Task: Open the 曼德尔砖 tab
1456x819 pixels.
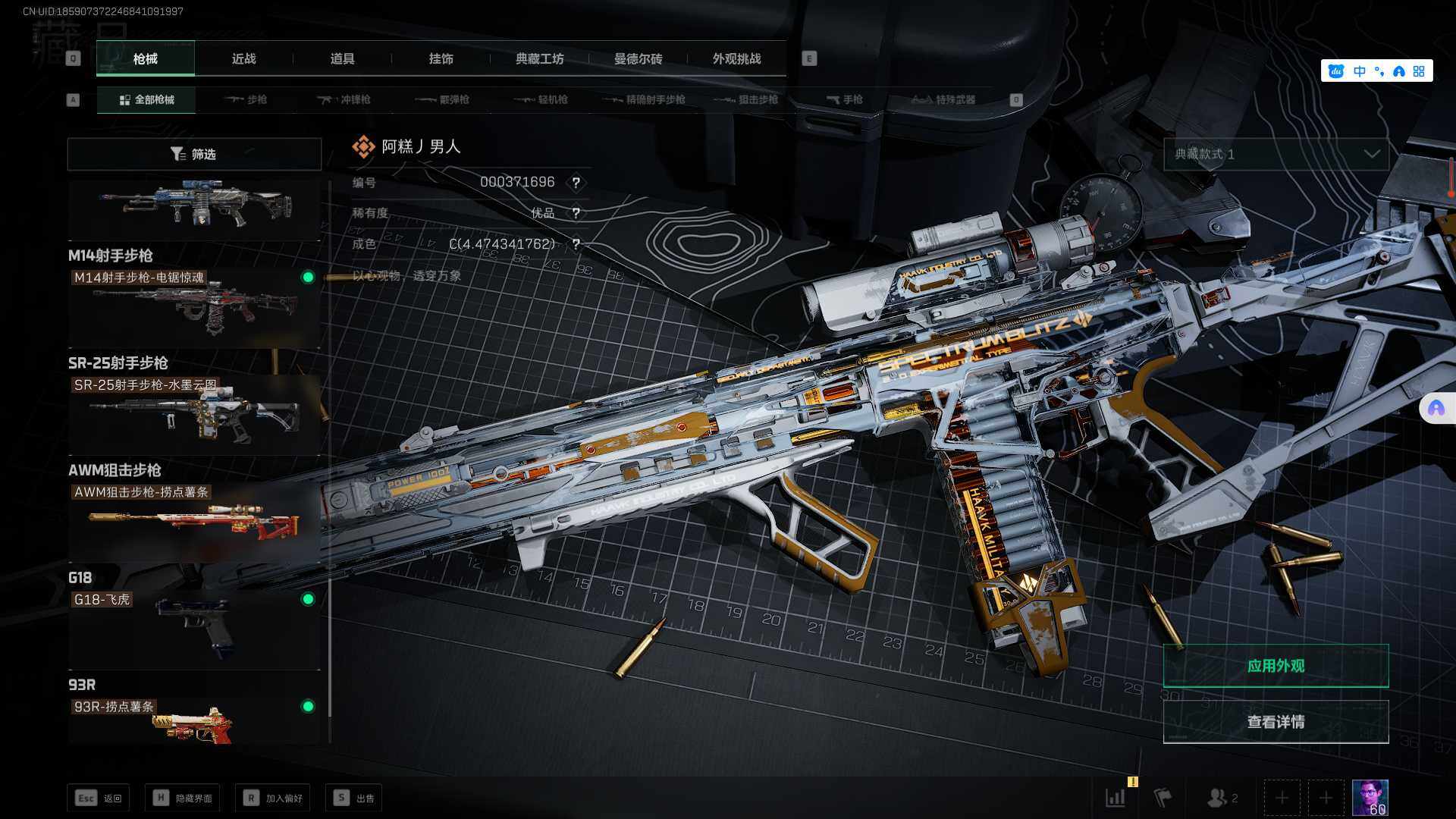Action: 638,59
